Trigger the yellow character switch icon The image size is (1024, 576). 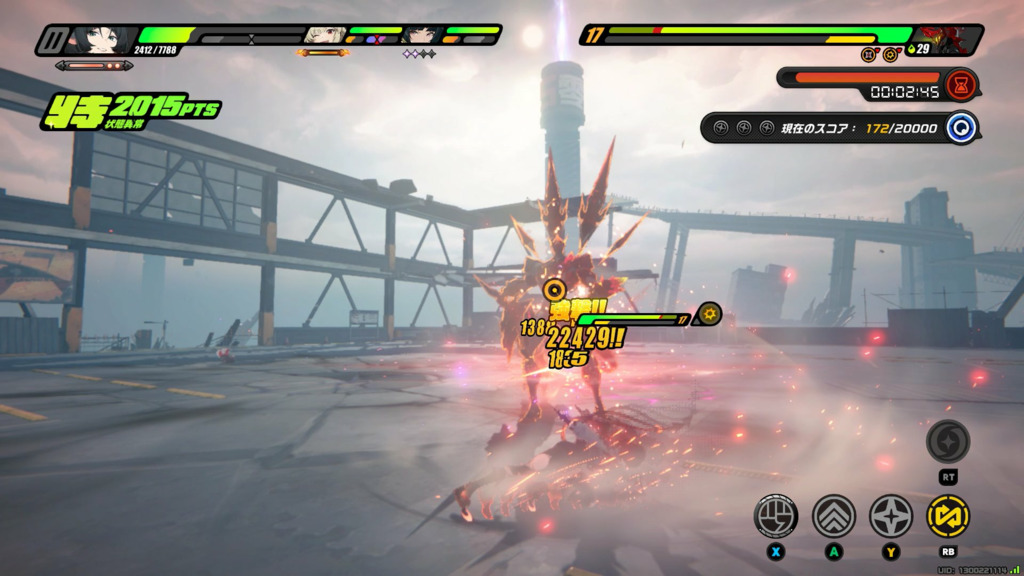pos(947,516)
